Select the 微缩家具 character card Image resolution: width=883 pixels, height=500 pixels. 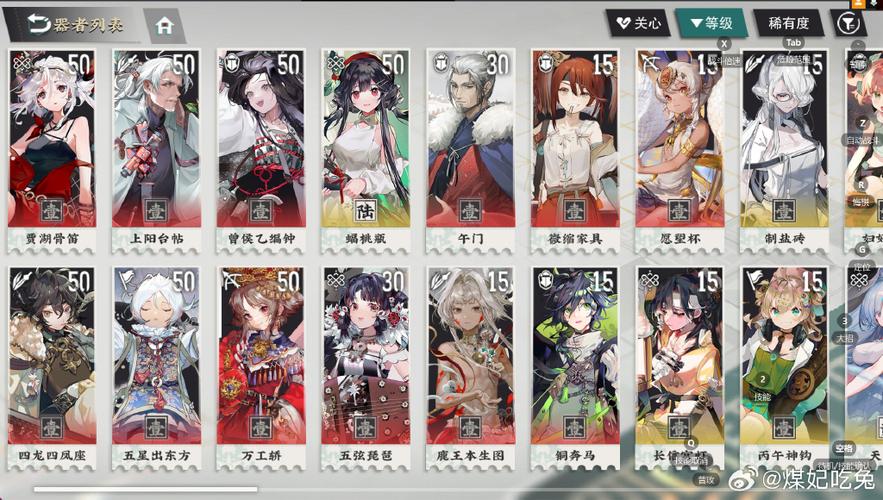(x=574, y=150)
